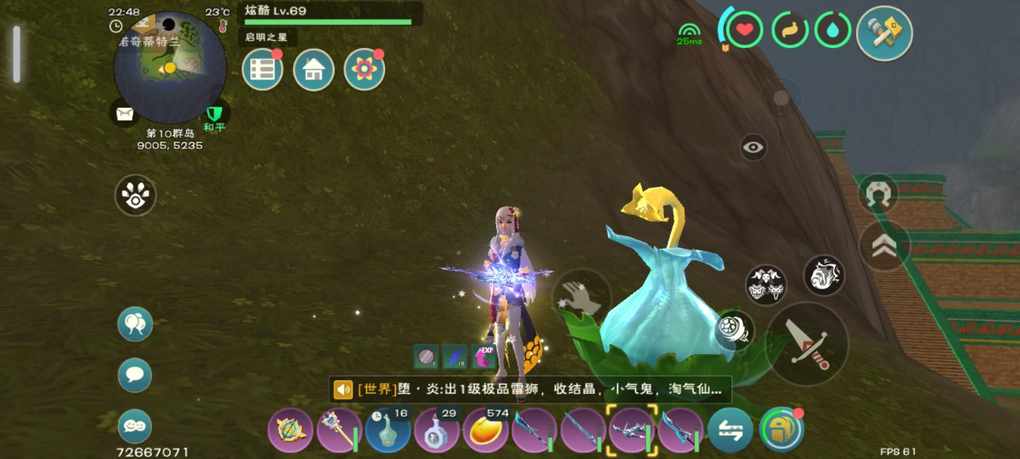1020x459 pixels.
Task: Attack with the sword button
Action: 807,343
